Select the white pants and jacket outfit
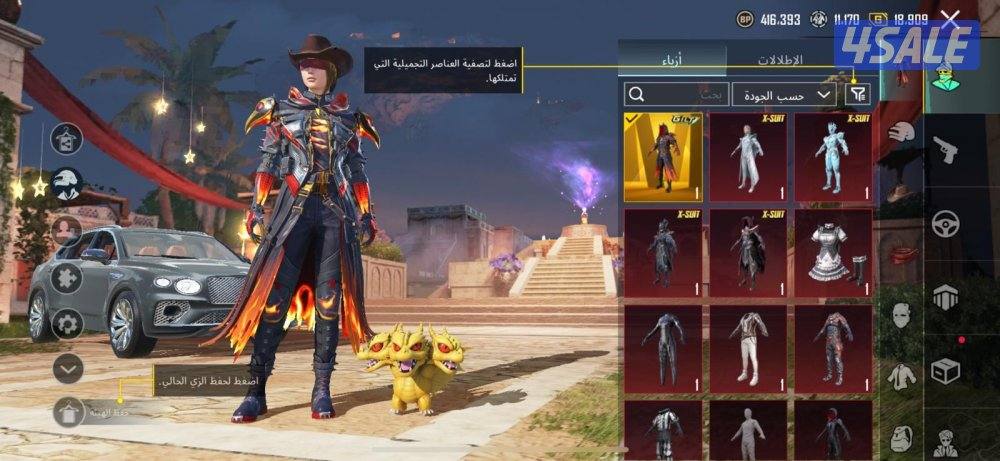The width and height of the screenshot is (1000, 461). [748, 348]
